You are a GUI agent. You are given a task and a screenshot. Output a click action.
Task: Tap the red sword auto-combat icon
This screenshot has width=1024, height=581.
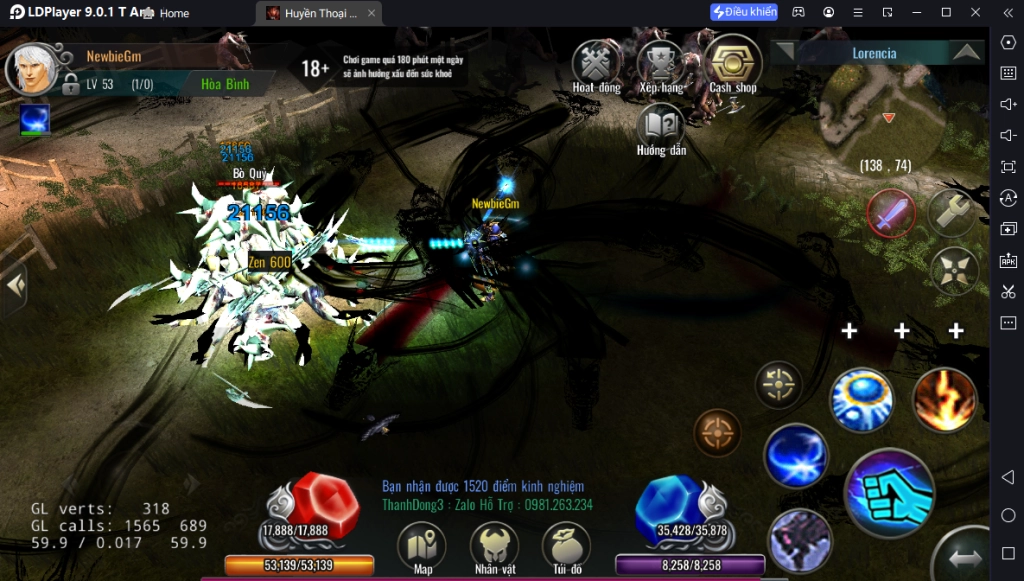click(890, 212)
